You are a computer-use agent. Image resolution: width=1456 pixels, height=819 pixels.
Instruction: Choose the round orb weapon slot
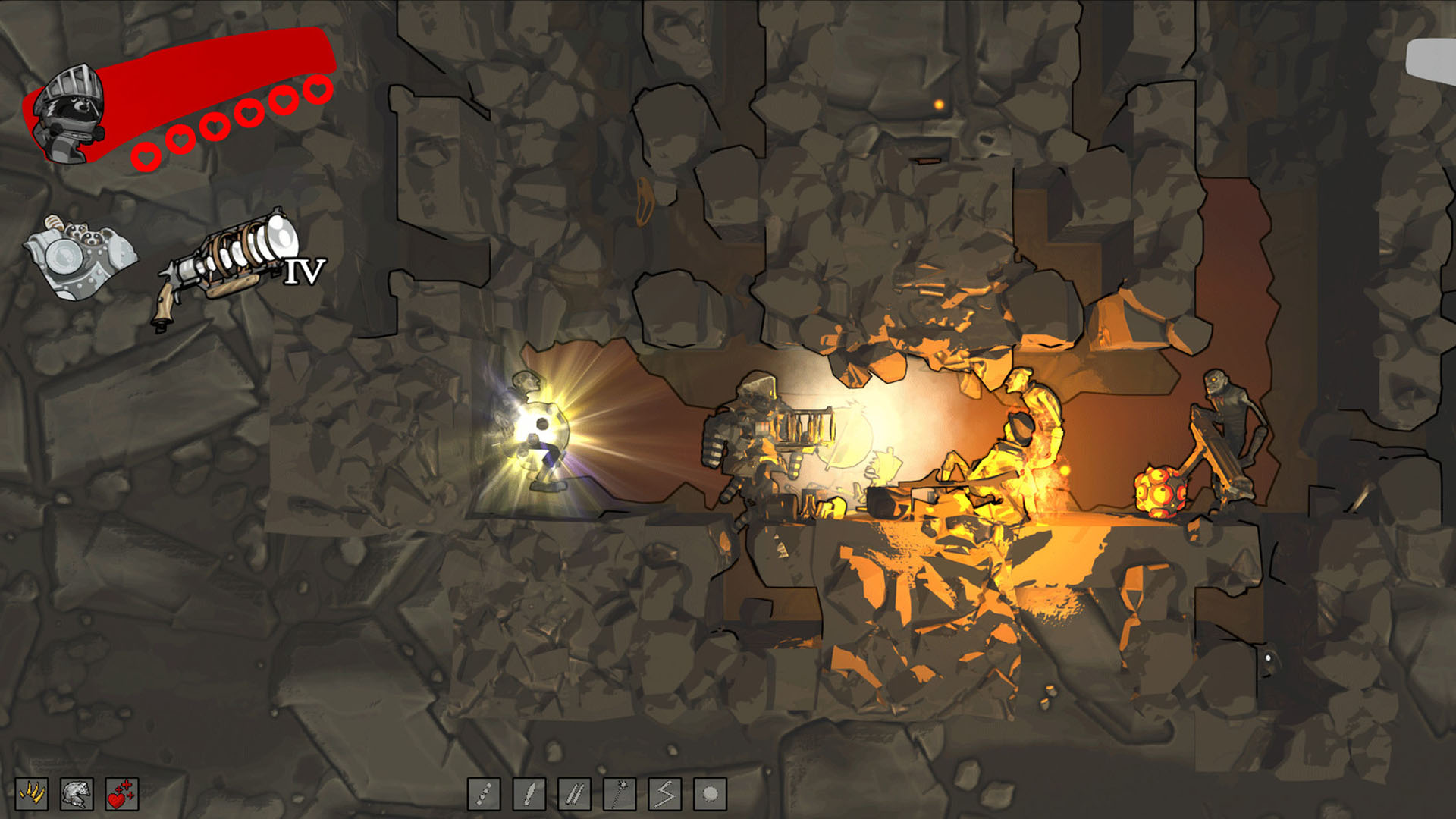710,794
